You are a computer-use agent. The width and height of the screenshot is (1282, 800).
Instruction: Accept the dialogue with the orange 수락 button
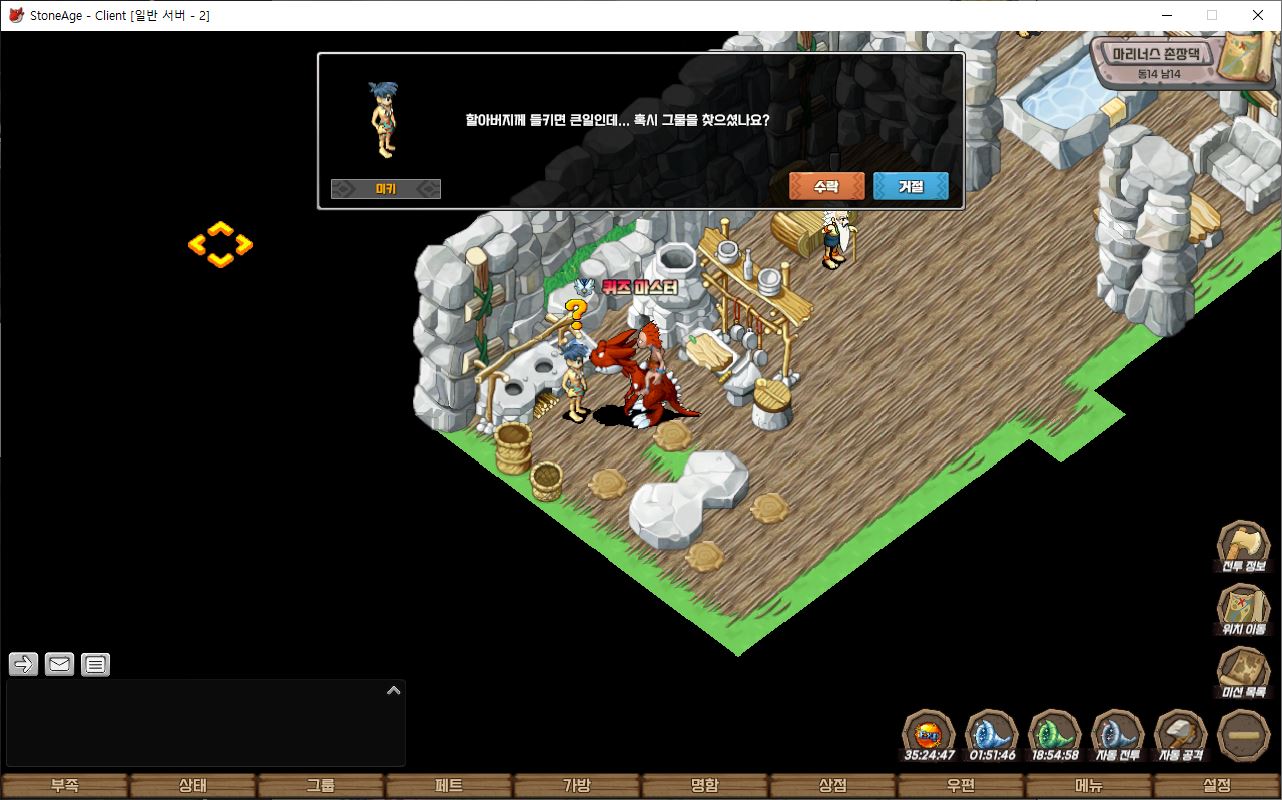click(x=826, y=186)
